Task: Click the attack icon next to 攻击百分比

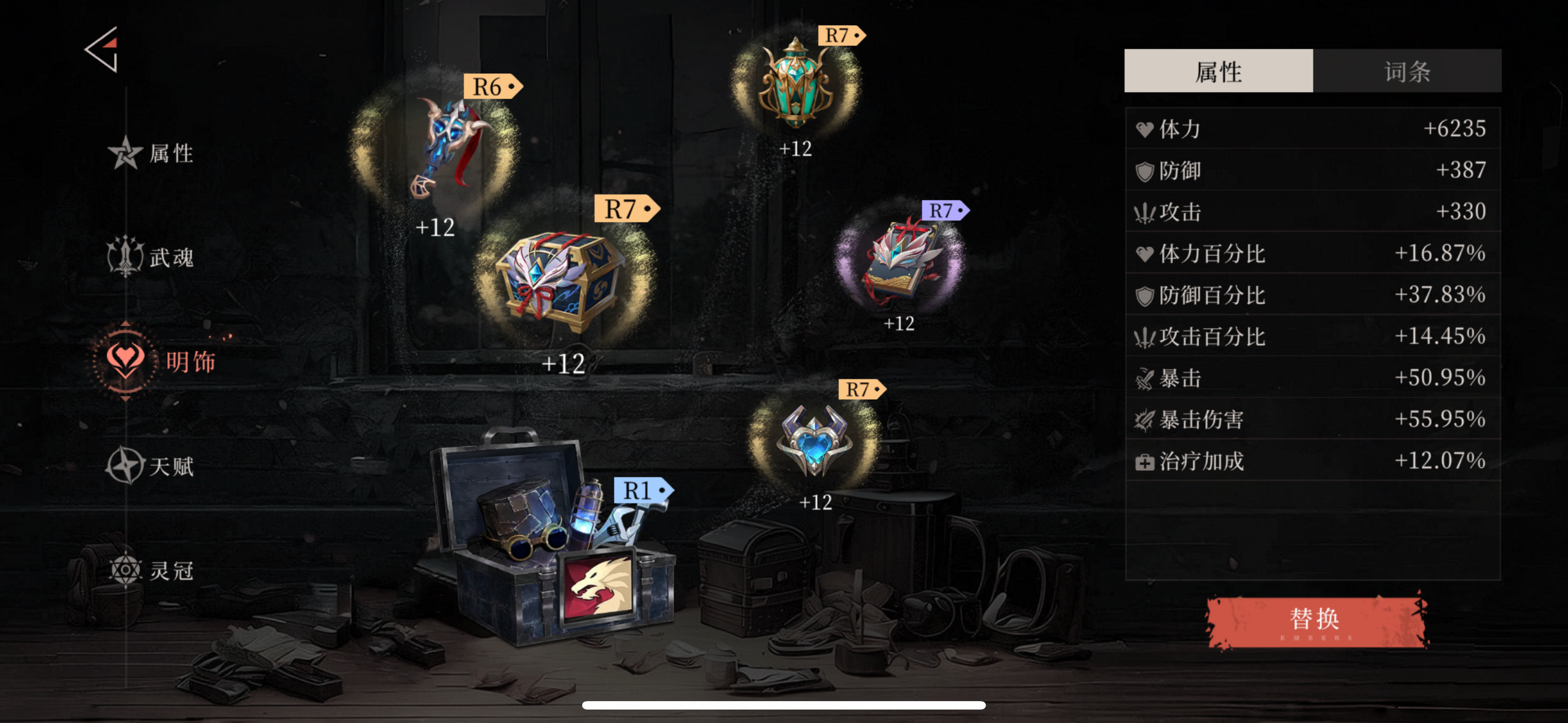Action: click(1147, 336)
